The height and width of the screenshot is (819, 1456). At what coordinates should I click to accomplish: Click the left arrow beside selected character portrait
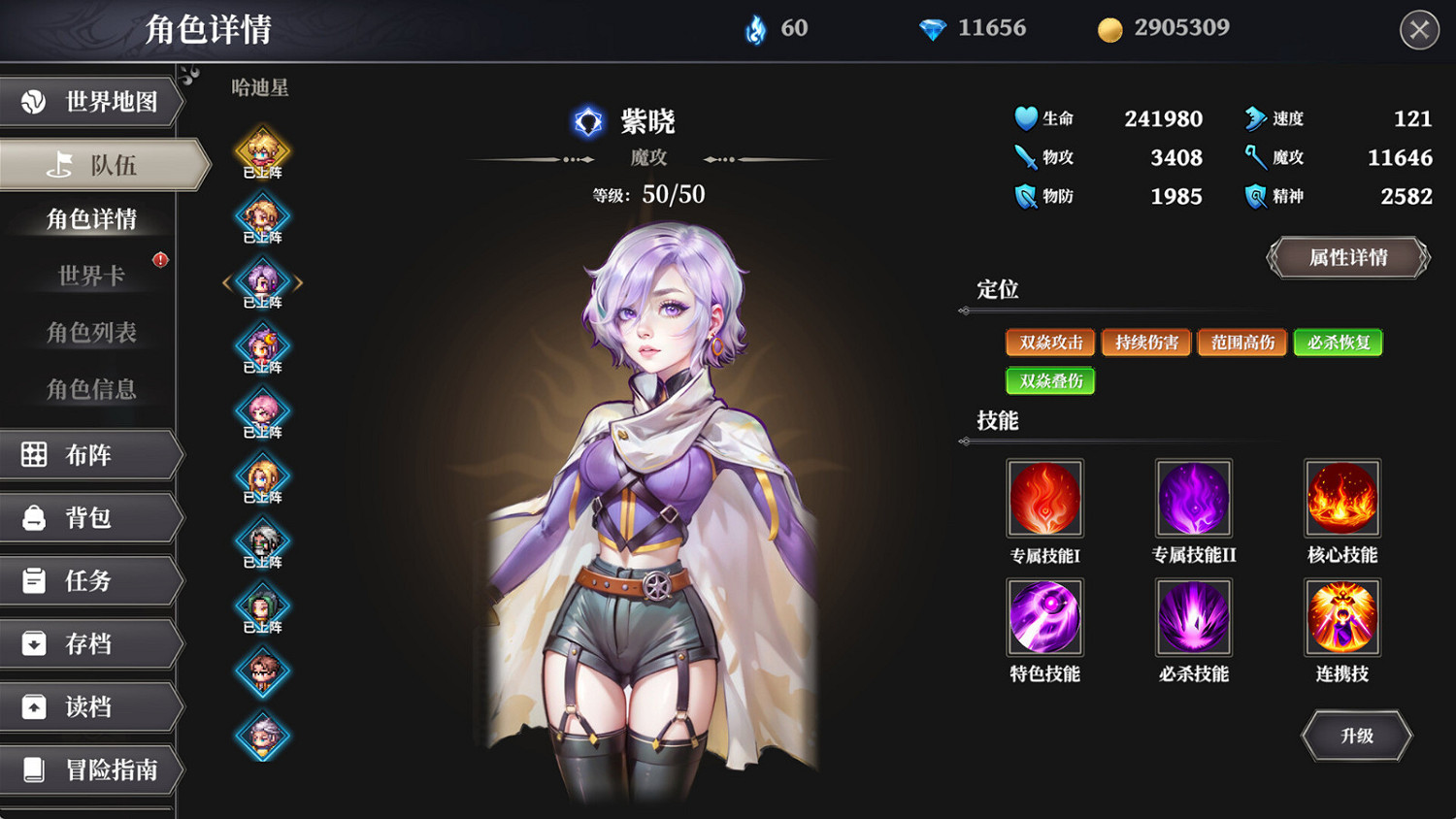tap(227, 281)
